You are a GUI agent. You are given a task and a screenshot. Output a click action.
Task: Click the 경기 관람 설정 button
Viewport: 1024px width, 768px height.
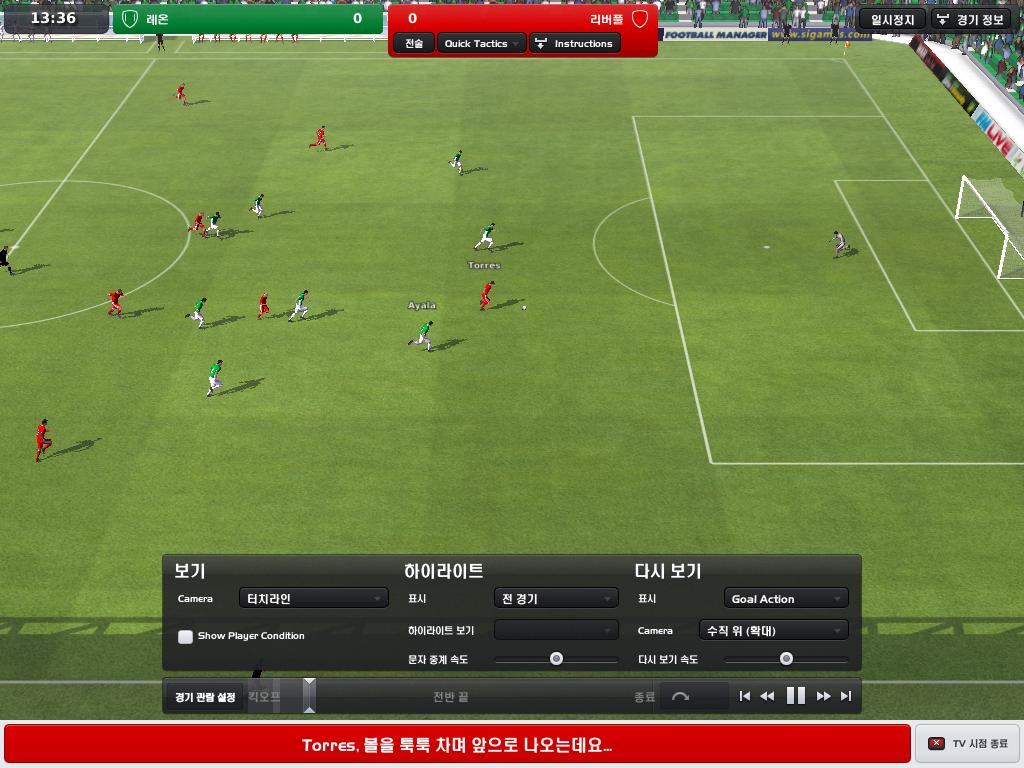click(205, 696)
